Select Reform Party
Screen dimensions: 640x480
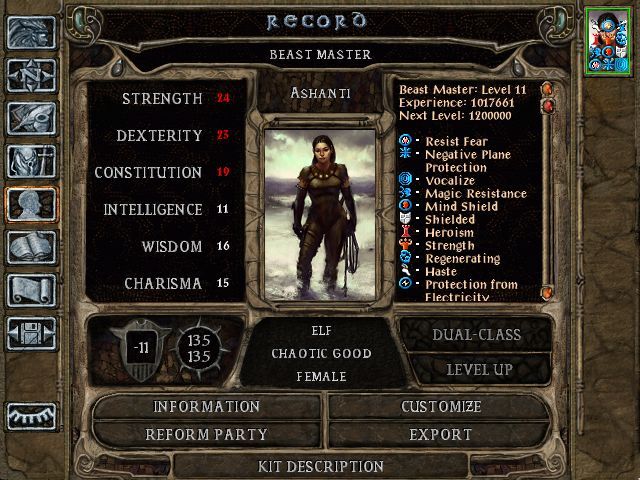tap(207, 435)
